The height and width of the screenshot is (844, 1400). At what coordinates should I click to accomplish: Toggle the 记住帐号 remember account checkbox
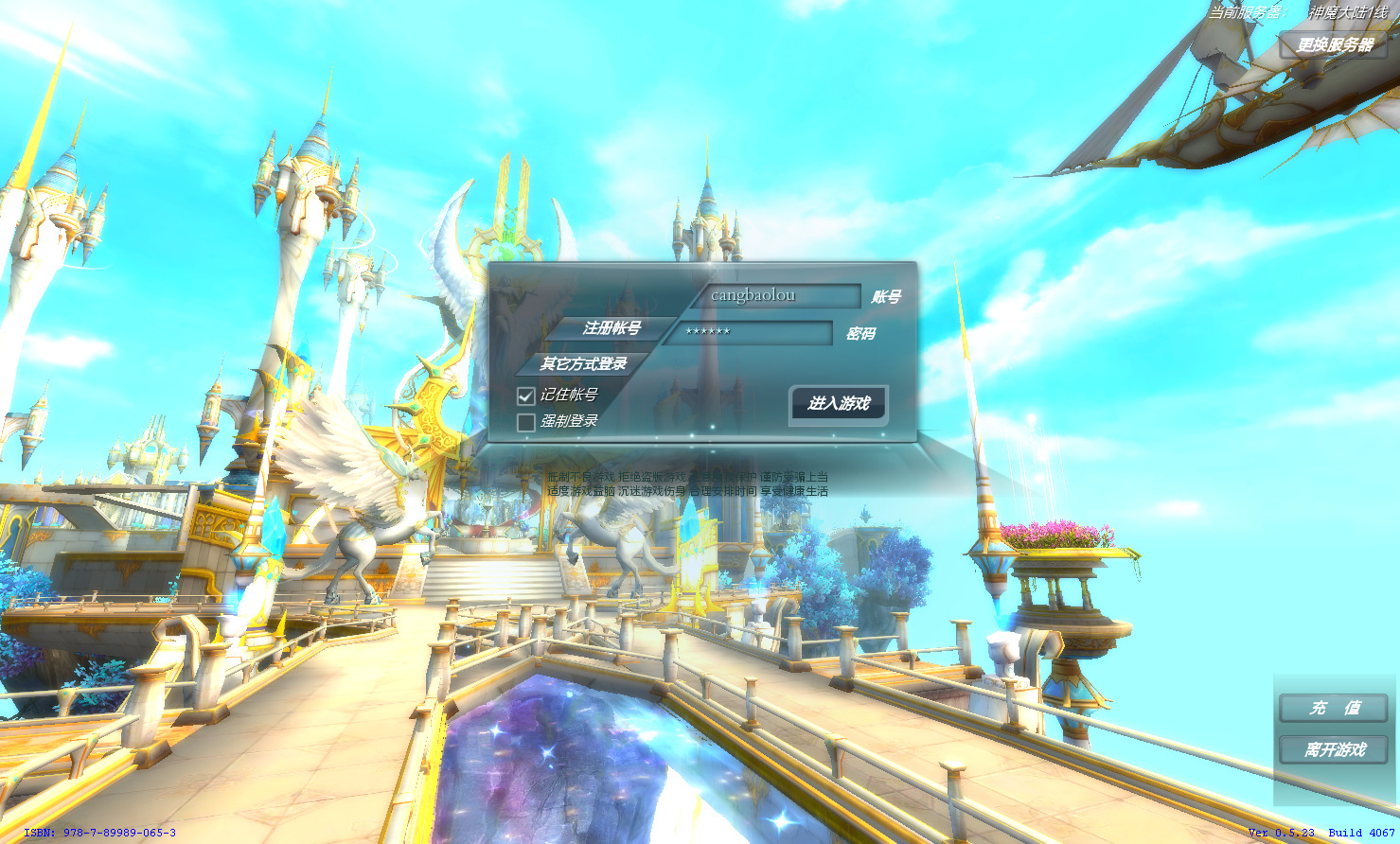526,396
